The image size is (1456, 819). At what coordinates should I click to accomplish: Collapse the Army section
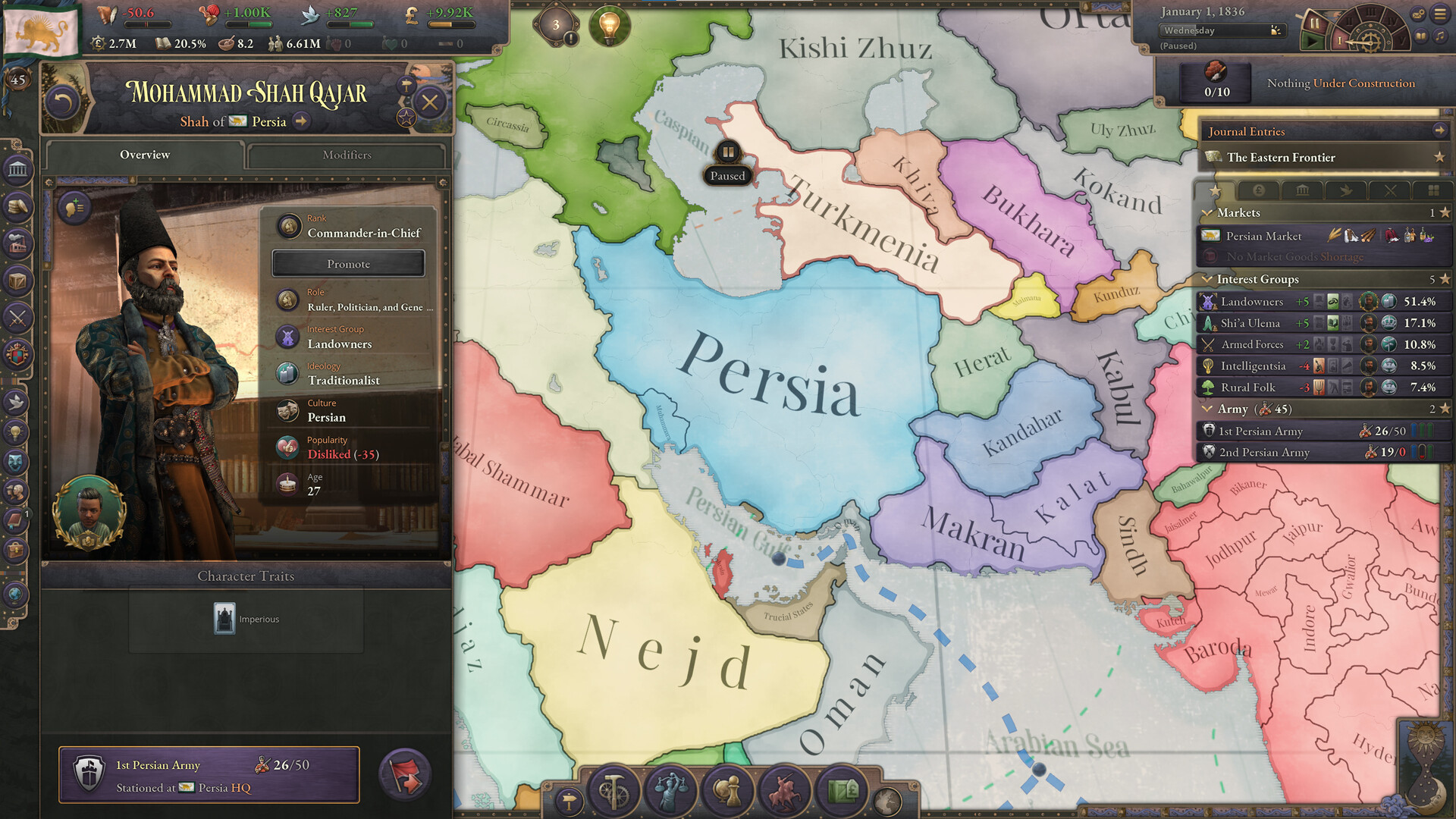(x=1209, y=409)
